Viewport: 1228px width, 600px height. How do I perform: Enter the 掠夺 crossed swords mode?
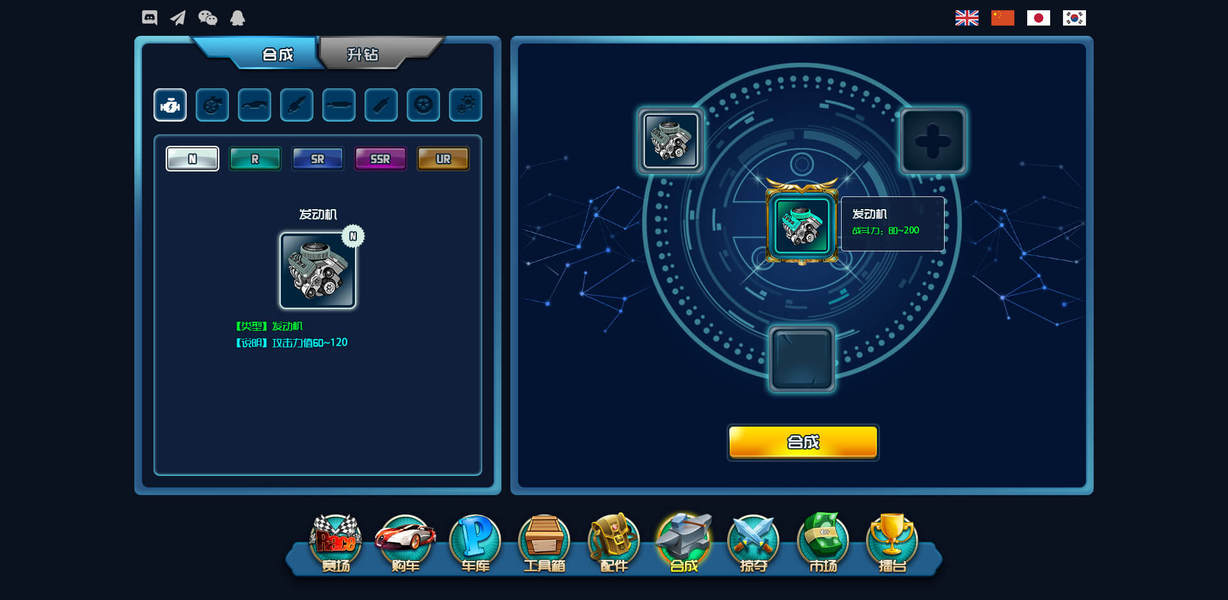coord(753,543)
